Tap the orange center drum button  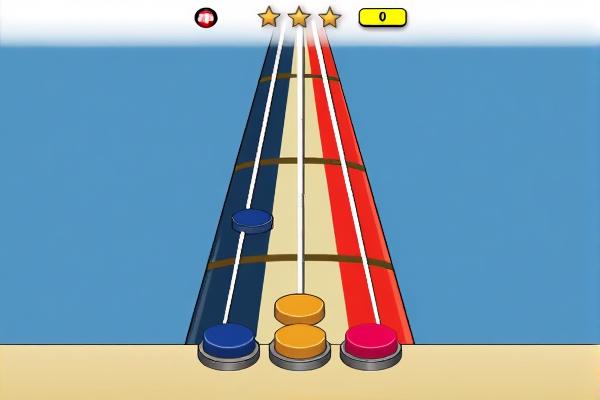300,343
